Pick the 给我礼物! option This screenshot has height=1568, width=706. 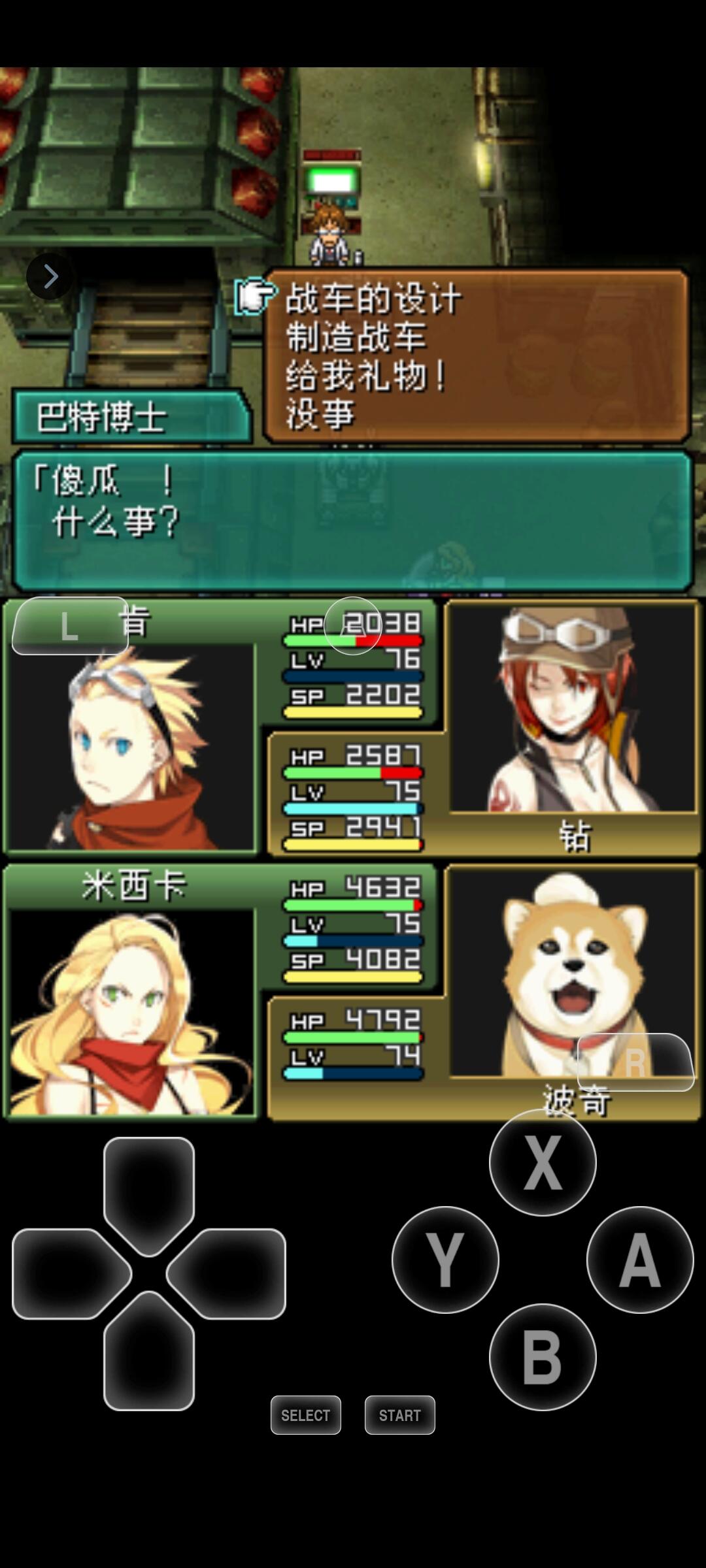coord(366,376)
